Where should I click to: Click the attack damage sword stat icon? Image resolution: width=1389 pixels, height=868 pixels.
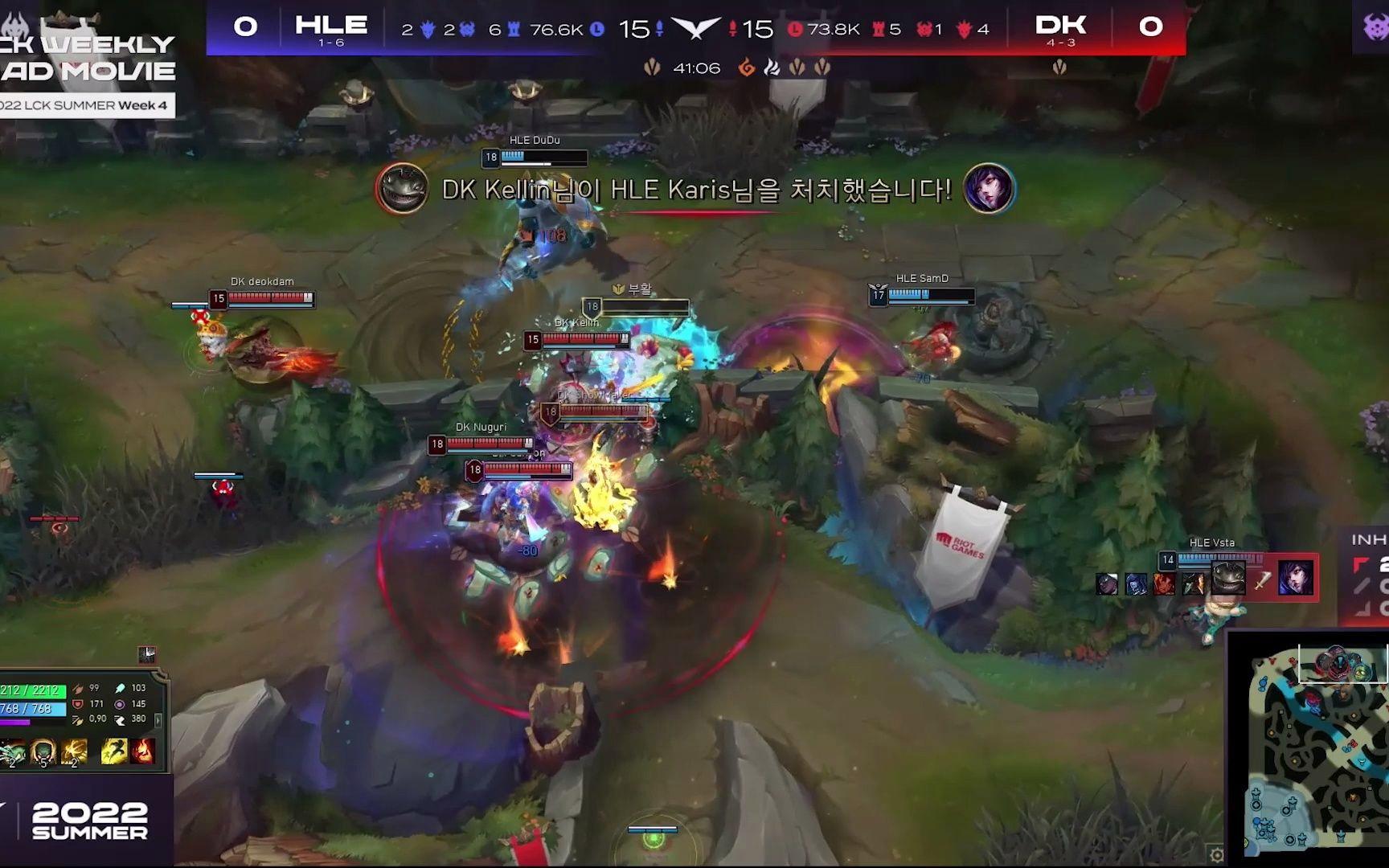click(x=77, y=690)
